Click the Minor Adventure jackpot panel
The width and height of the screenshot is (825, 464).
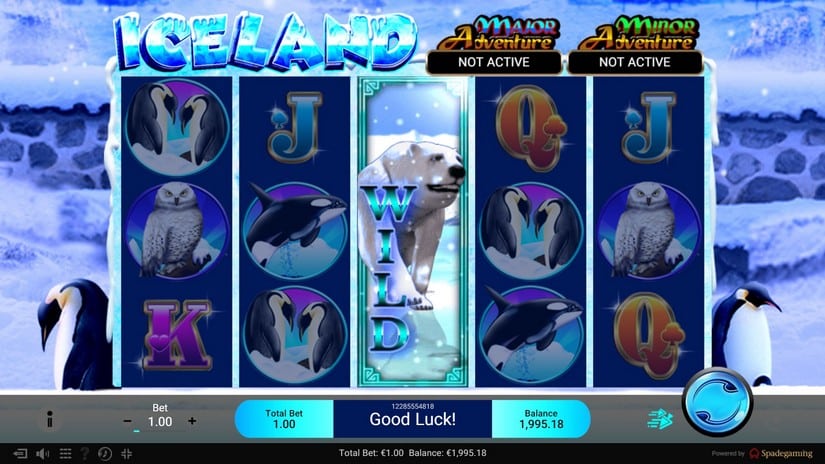click(633, 49)
